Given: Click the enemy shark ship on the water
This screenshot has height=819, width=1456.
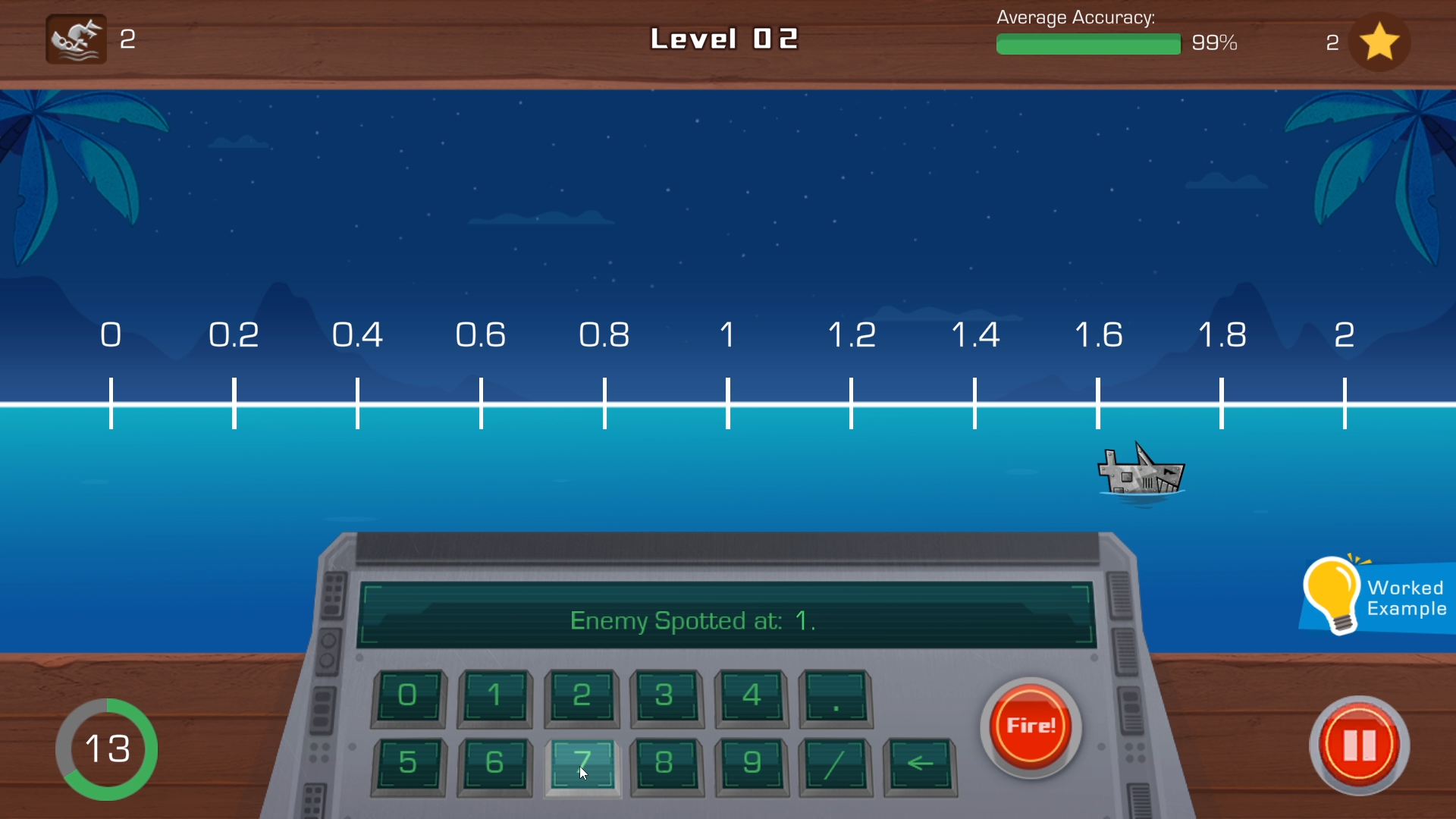Looking at the screenshot, I should click(1141, 470).
